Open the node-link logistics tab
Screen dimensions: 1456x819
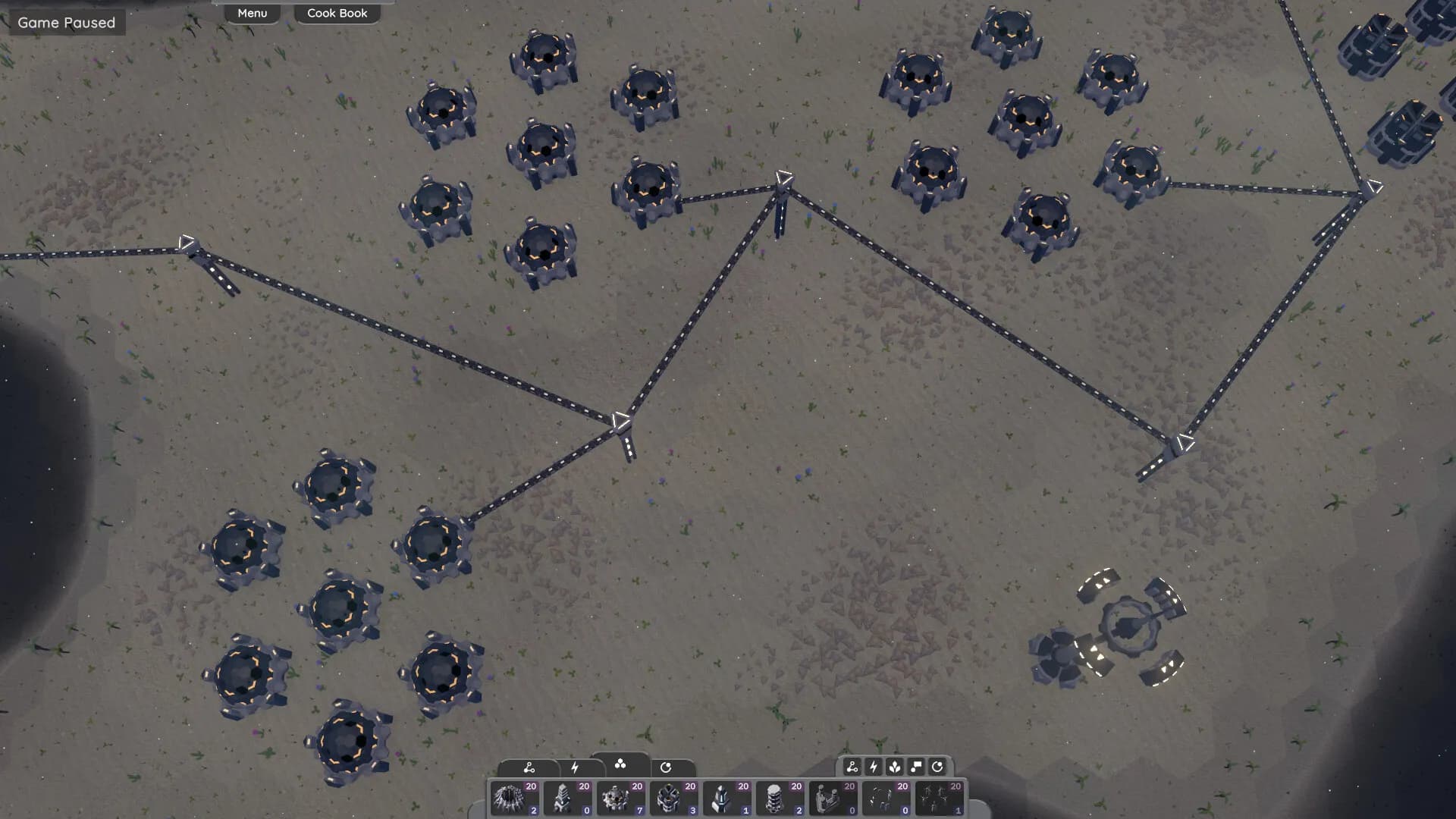[529, 767]
